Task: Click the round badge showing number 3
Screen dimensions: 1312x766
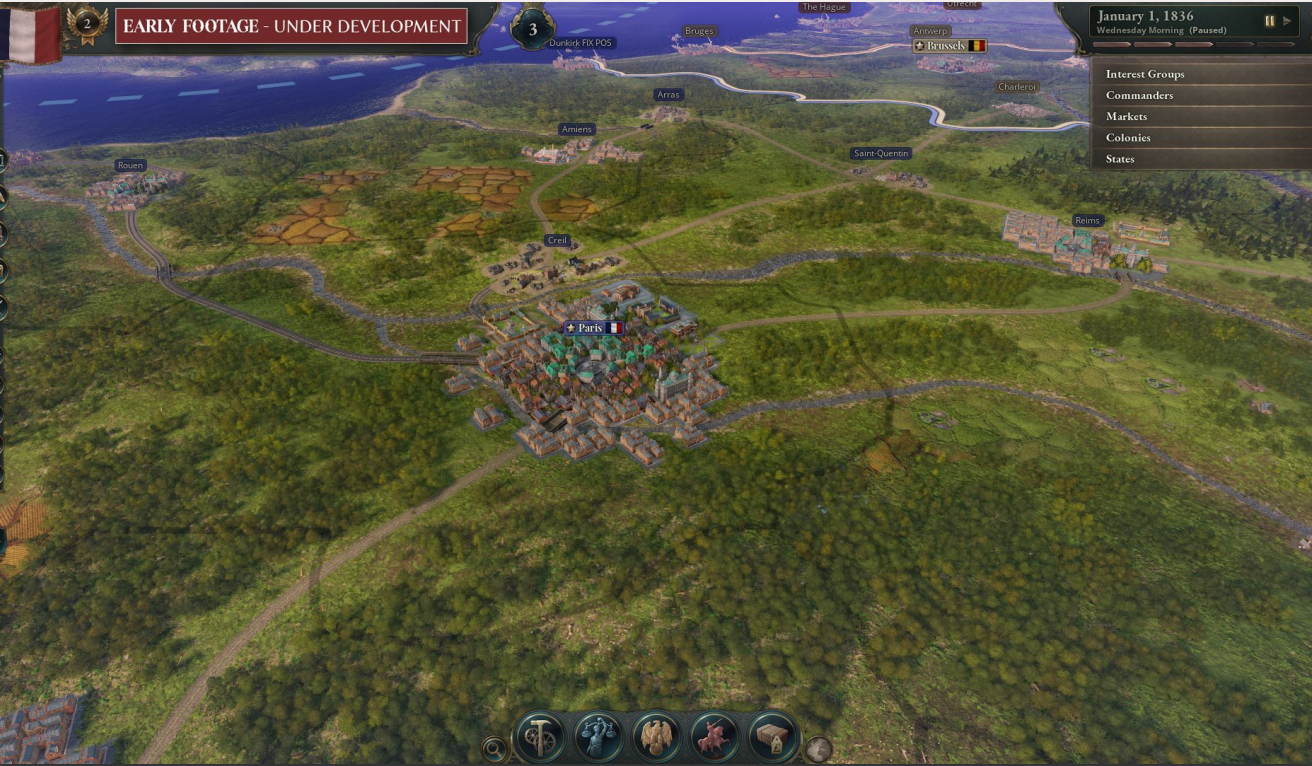Action: (x=533, y=29)
